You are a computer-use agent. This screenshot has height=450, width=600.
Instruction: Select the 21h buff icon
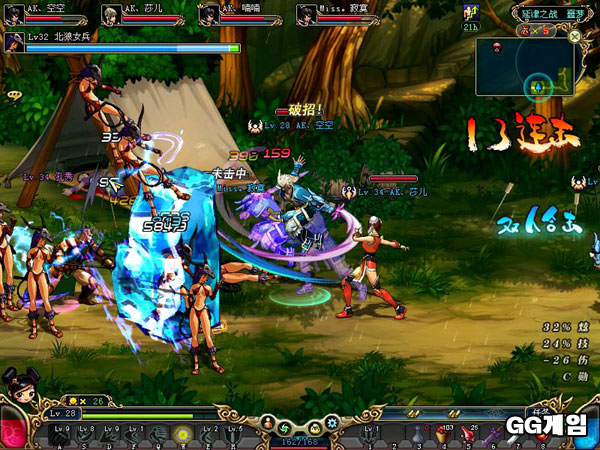point(471,13)
